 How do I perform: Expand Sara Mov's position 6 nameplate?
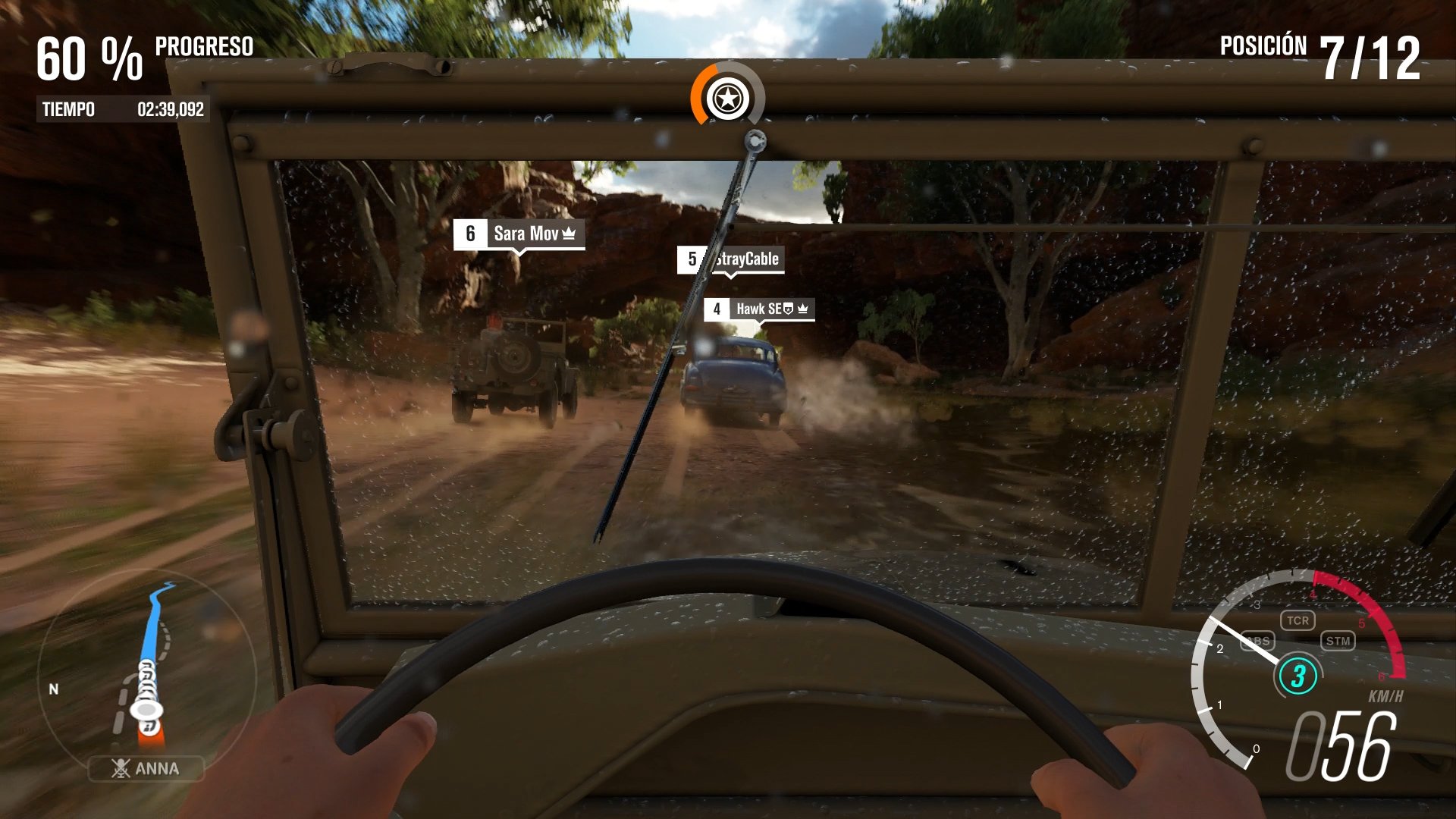[x=519, y=233]
